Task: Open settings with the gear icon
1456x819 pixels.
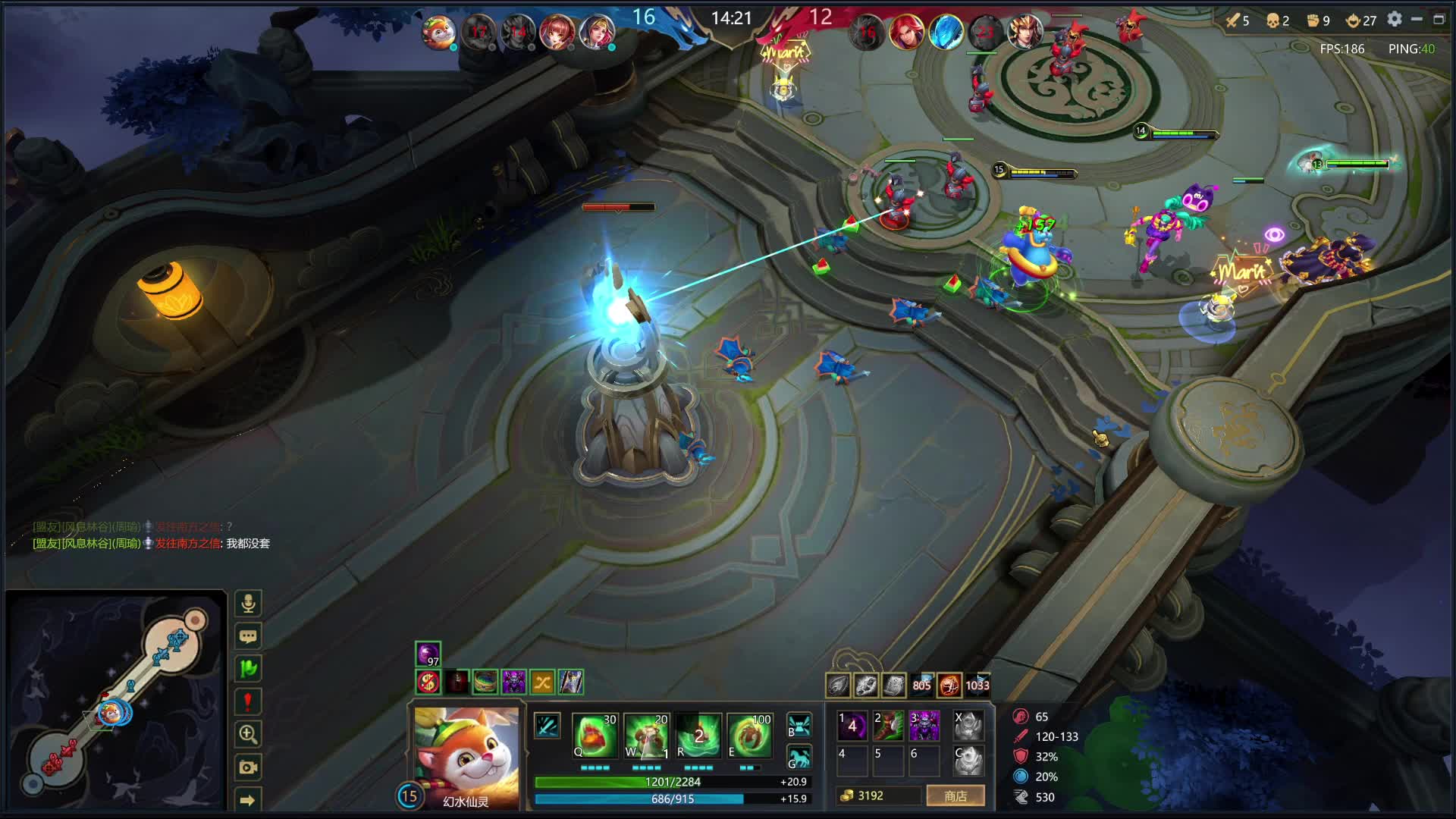Action: pyautogui.click(x=1395, y=20)
